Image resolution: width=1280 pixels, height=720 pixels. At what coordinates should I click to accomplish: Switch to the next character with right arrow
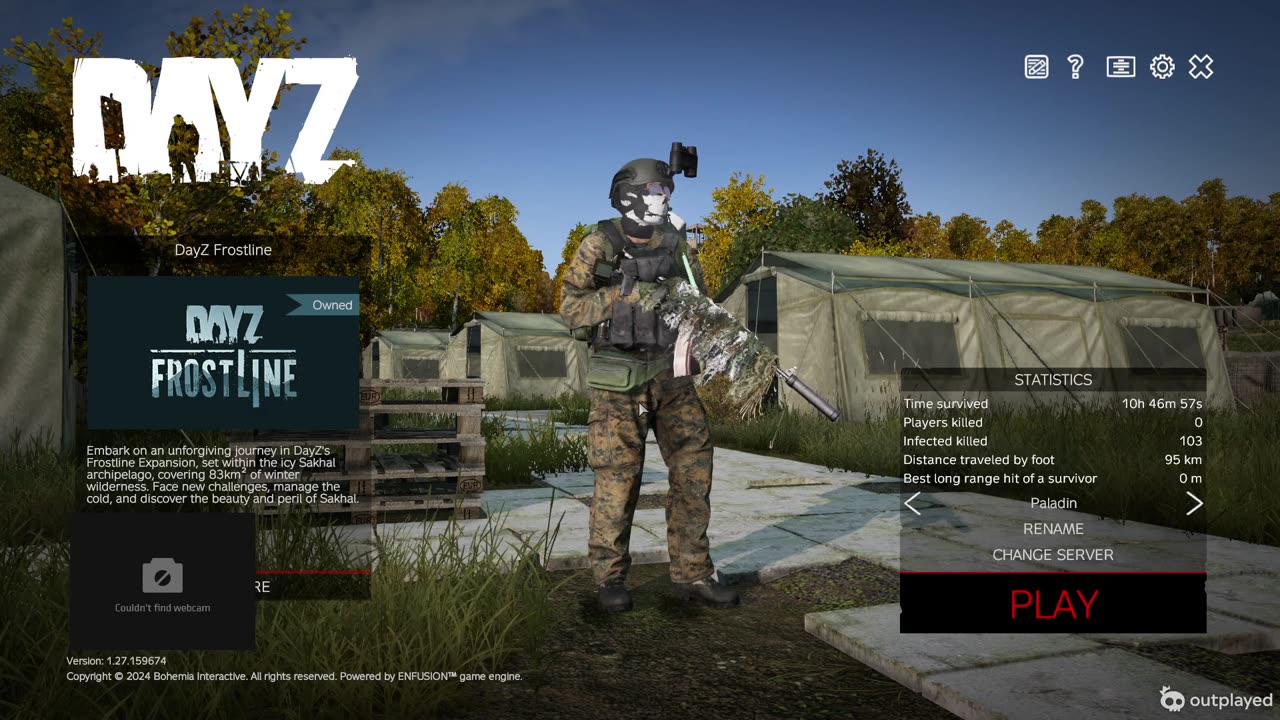click(1194, 504)
